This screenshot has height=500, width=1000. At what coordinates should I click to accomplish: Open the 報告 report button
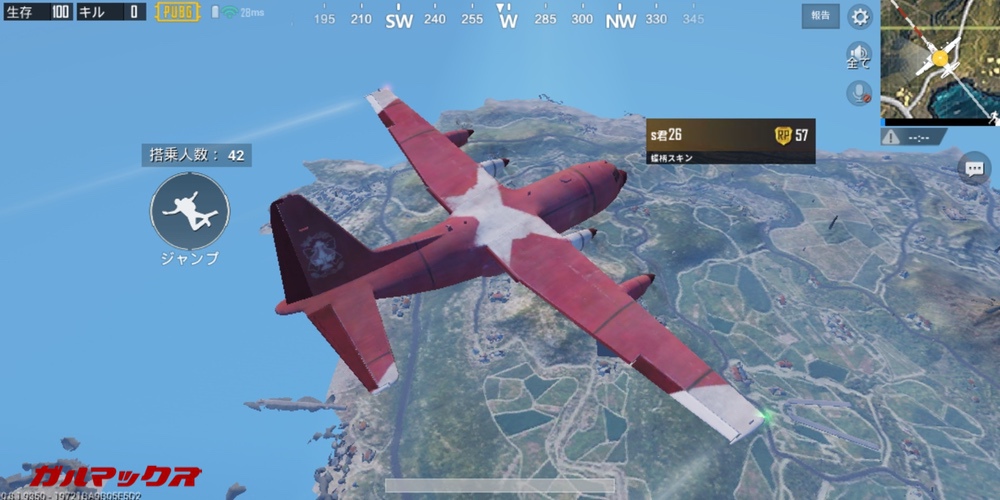[x=820, y=16]
